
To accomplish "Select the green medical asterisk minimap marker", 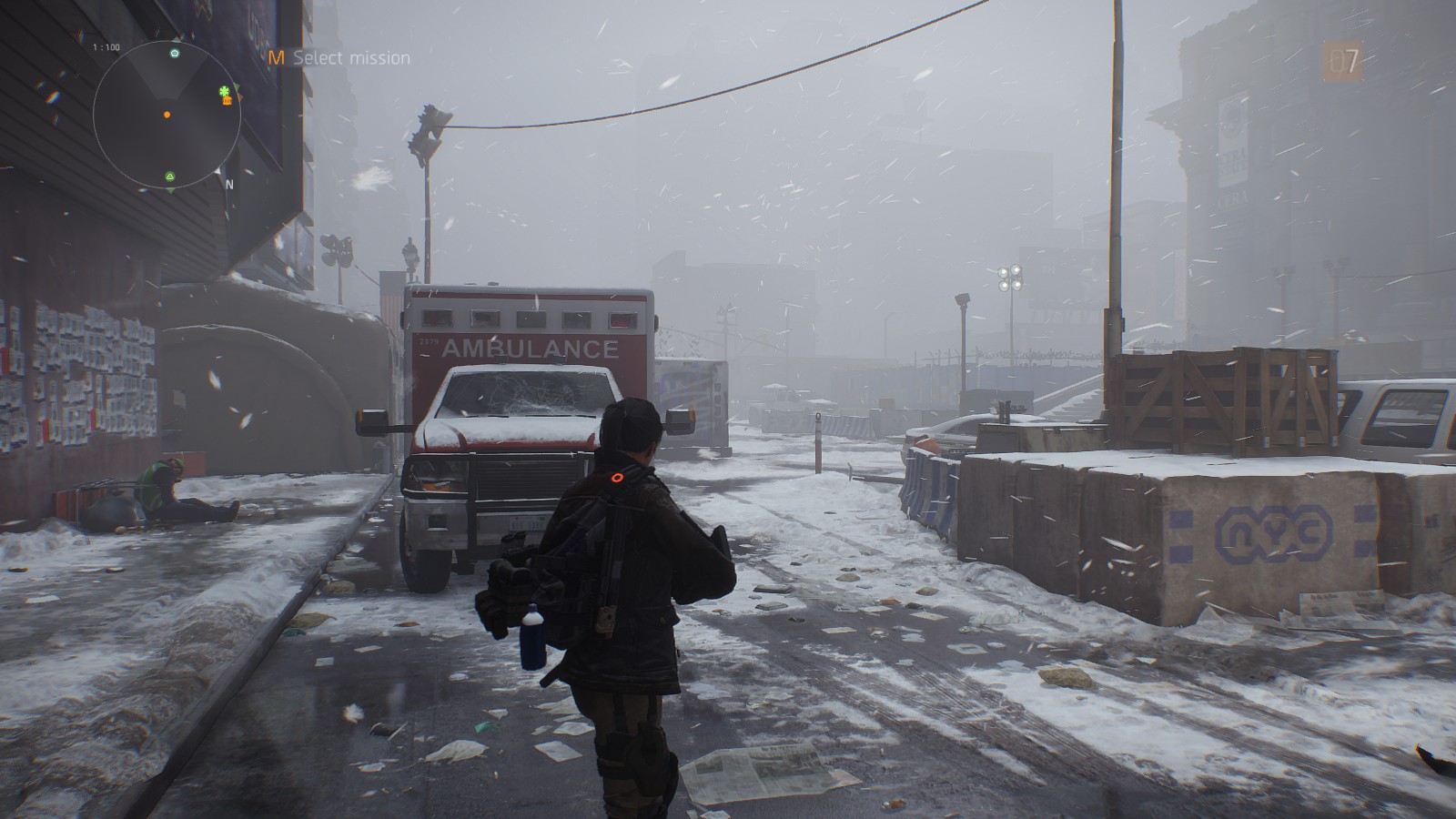I will (x=224, y=91).
